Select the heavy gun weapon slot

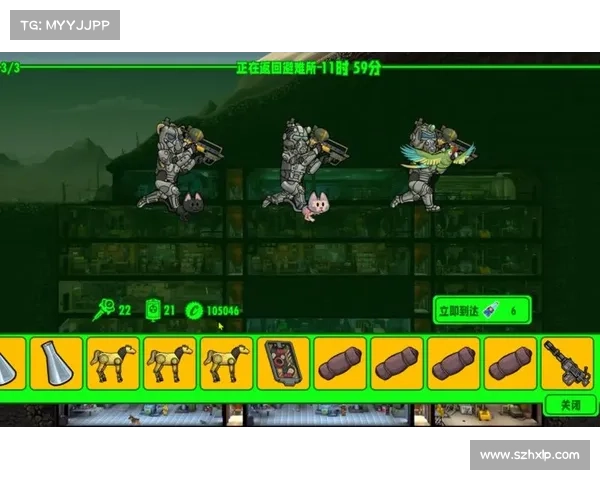(567, 363)
